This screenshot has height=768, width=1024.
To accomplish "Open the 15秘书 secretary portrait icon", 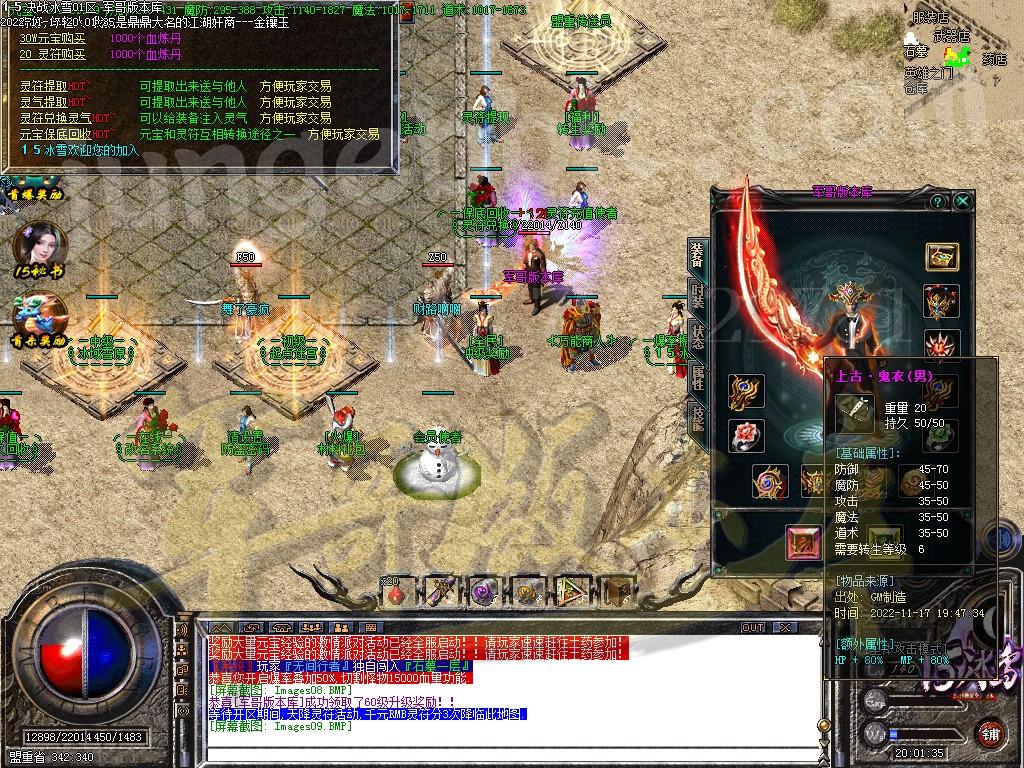I will coord(39,247).
